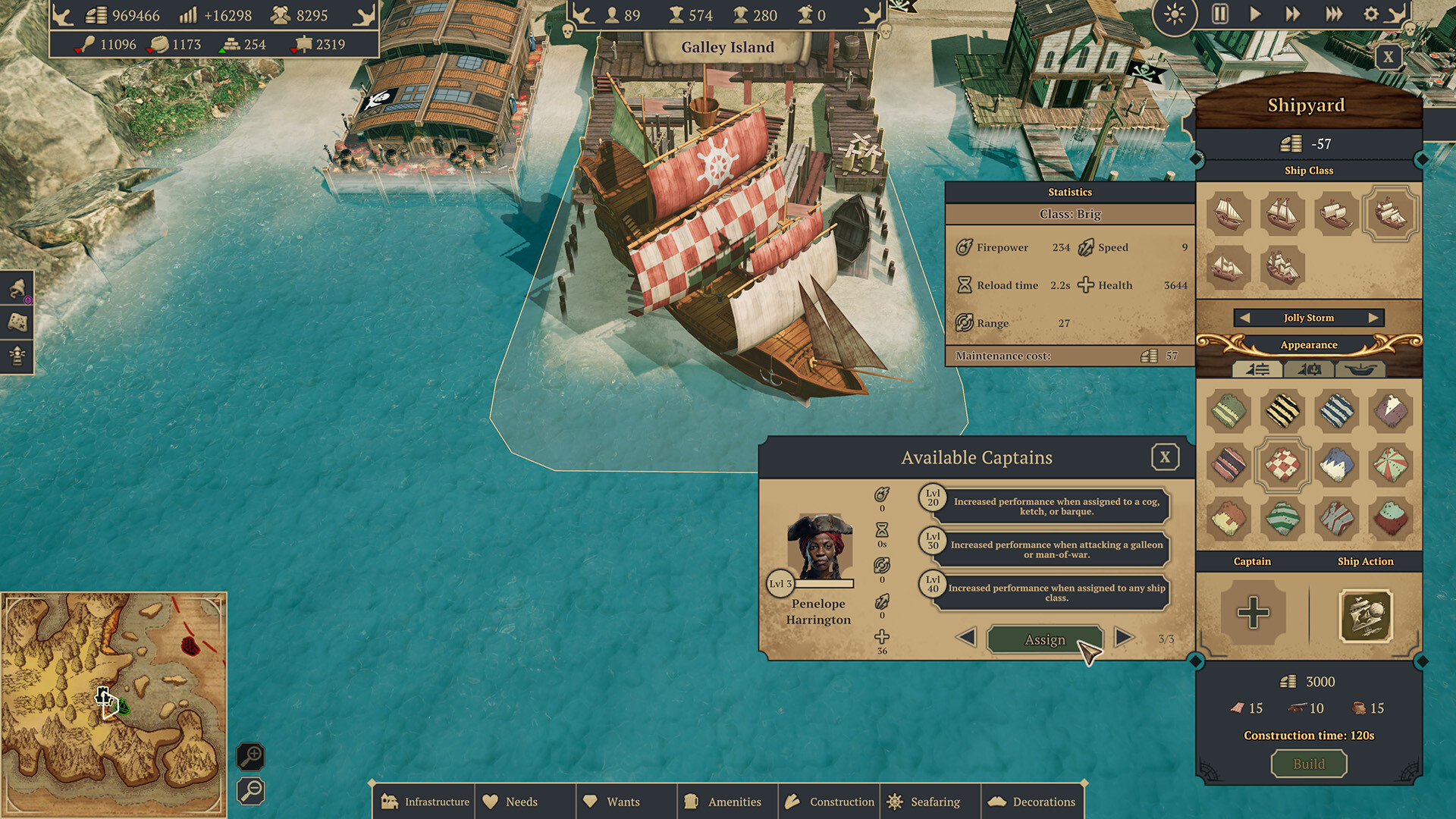Click the treasure map icon in sidebar
The height and width of the screenshot is (819, 1456).
click(x=15, y=322)
